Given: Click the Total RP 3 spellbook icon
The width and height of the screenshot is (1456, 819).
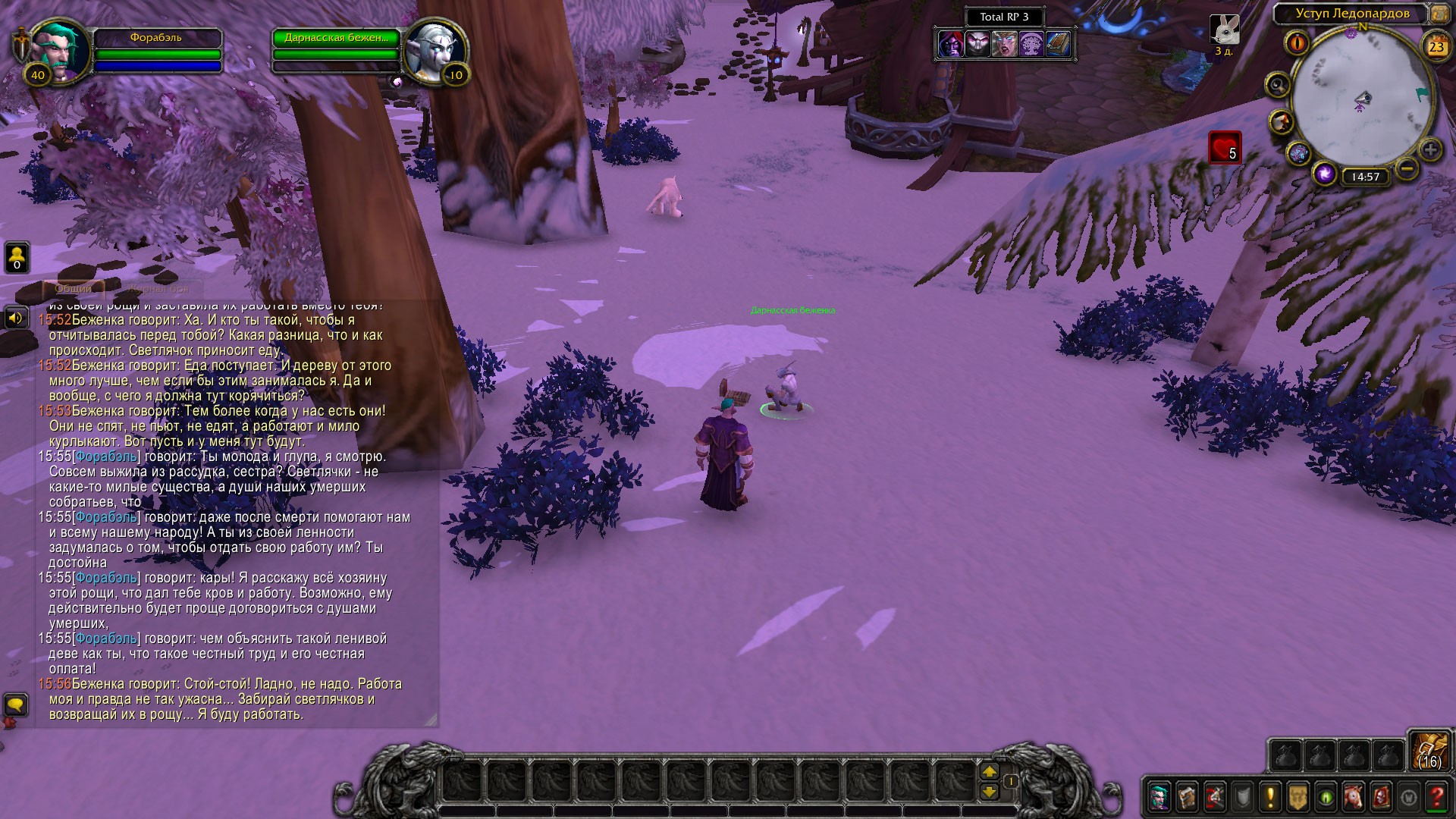Looking at the screenshot, I should point(1059,45).
